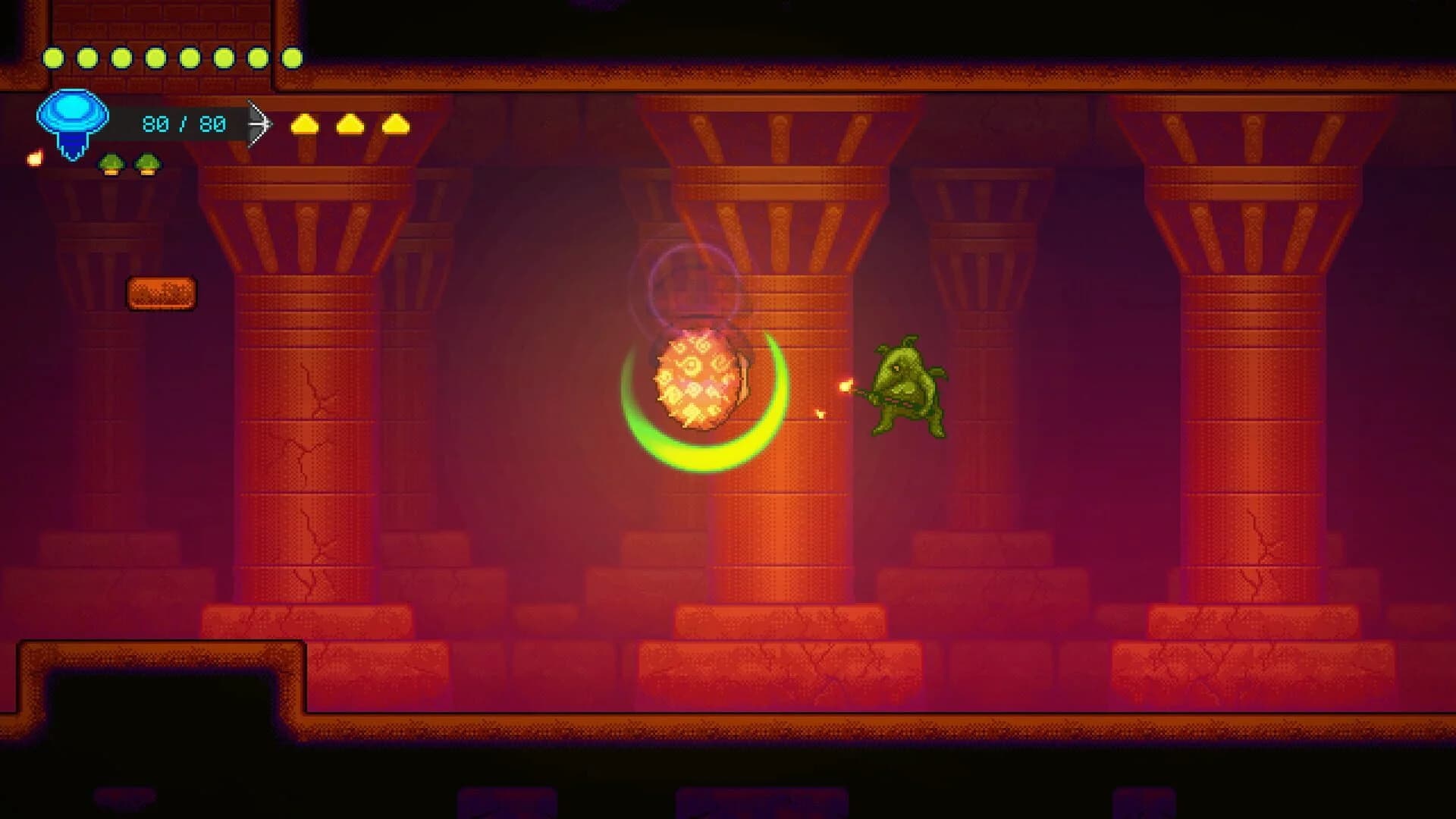Select the right green mushroom collectible icon
This screenshot has height=819, width=1456.
[x=146, y=163]
